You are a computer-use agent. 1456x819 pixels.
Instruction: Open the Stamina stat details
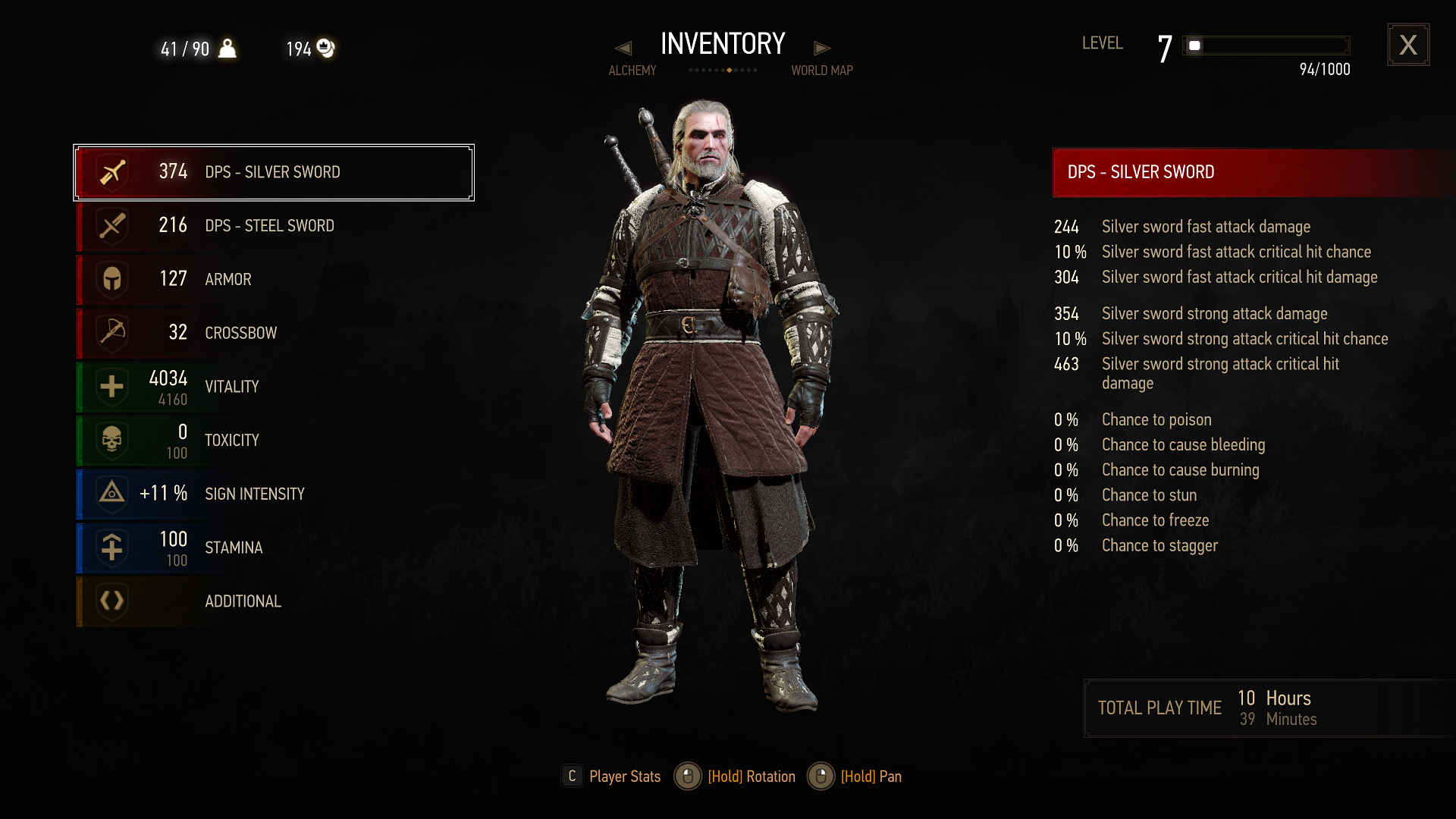coord(273,548)
